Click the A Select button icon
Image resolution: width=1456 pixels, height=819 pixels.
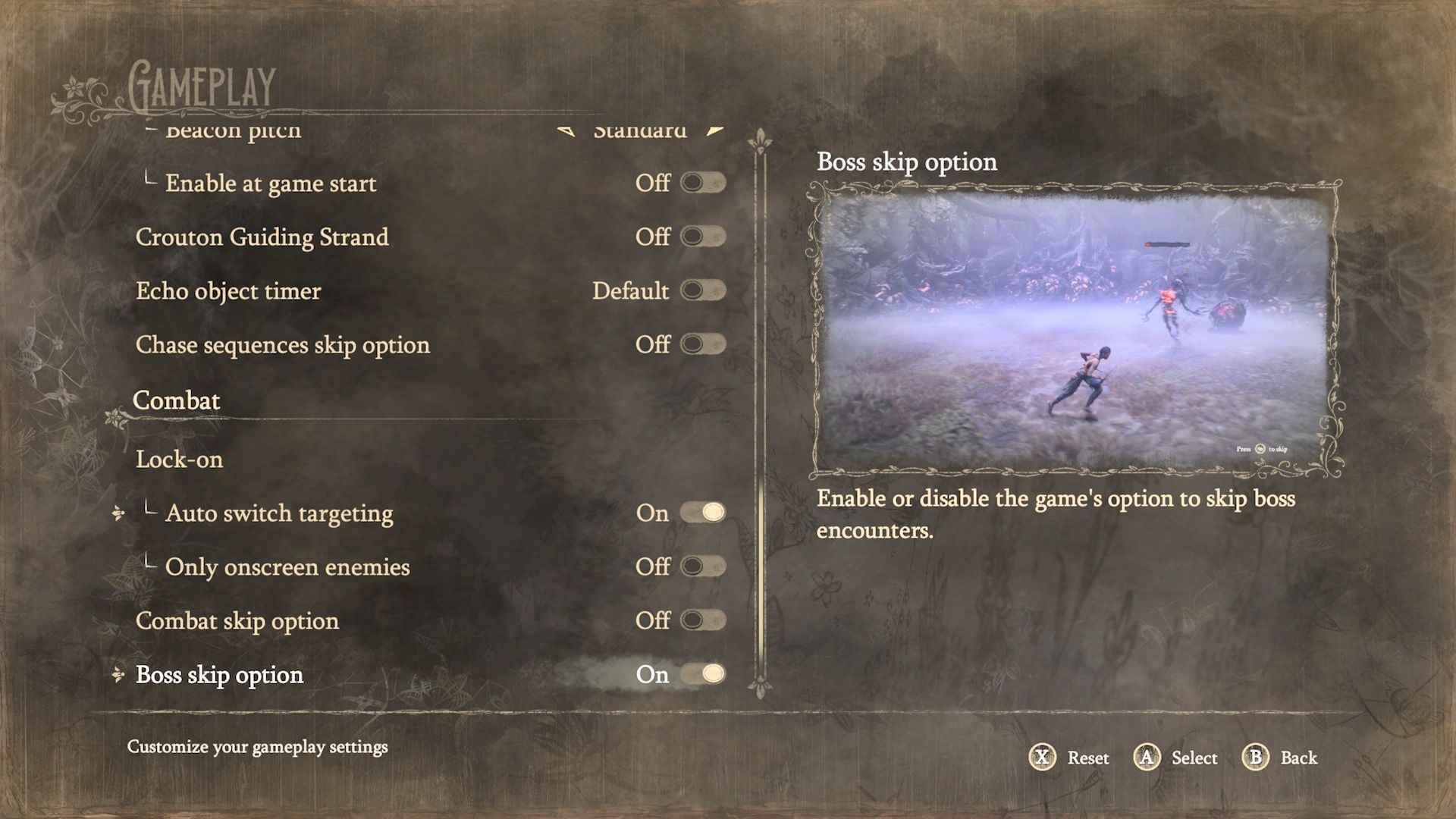[x=1147, y=758]
